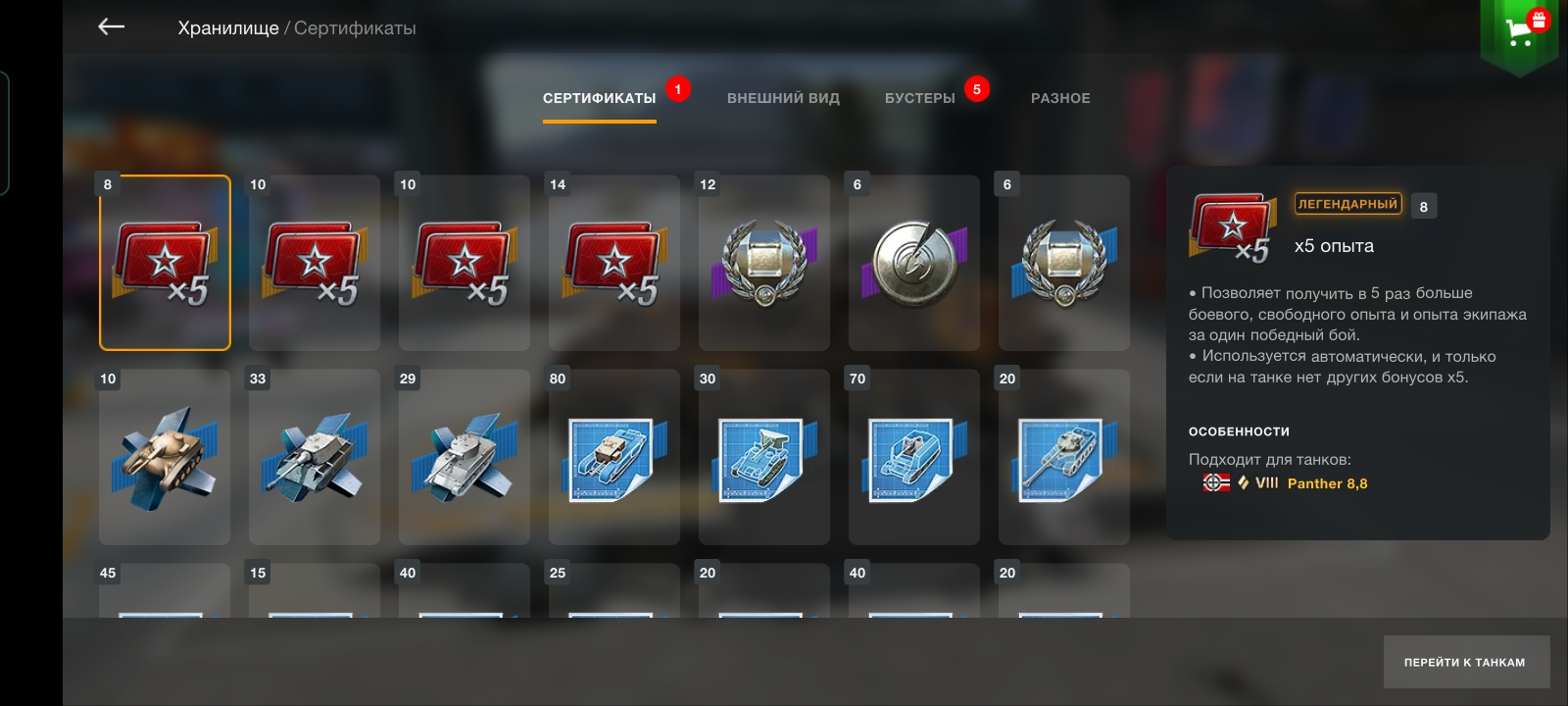
Task: Go back using the arrow button
Action: [112, 27]
